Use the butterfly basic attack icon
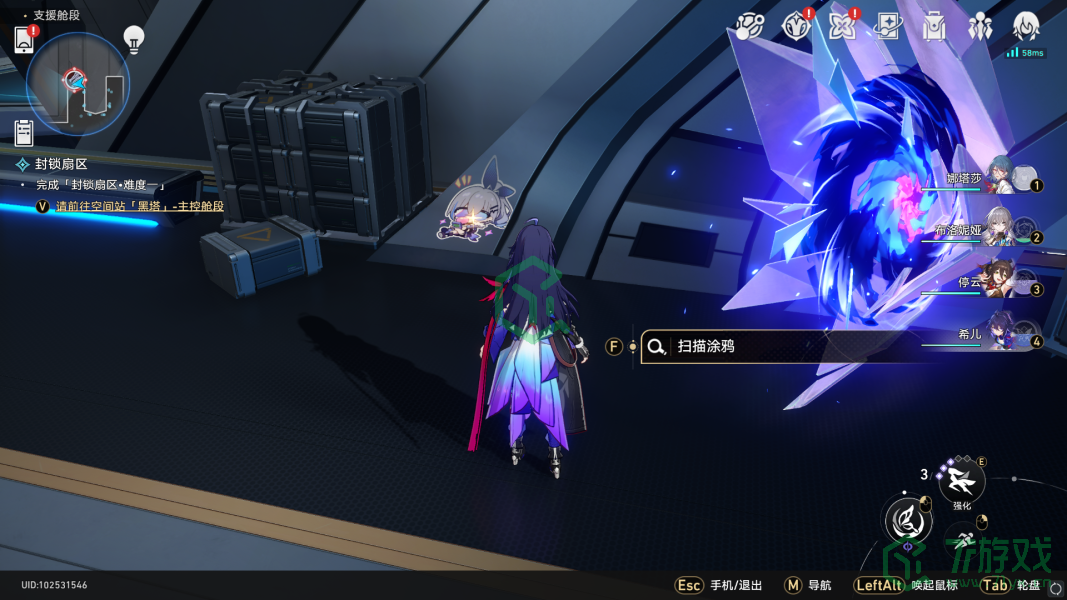The width and height of the screenshot is (1067, 600). 908,520
